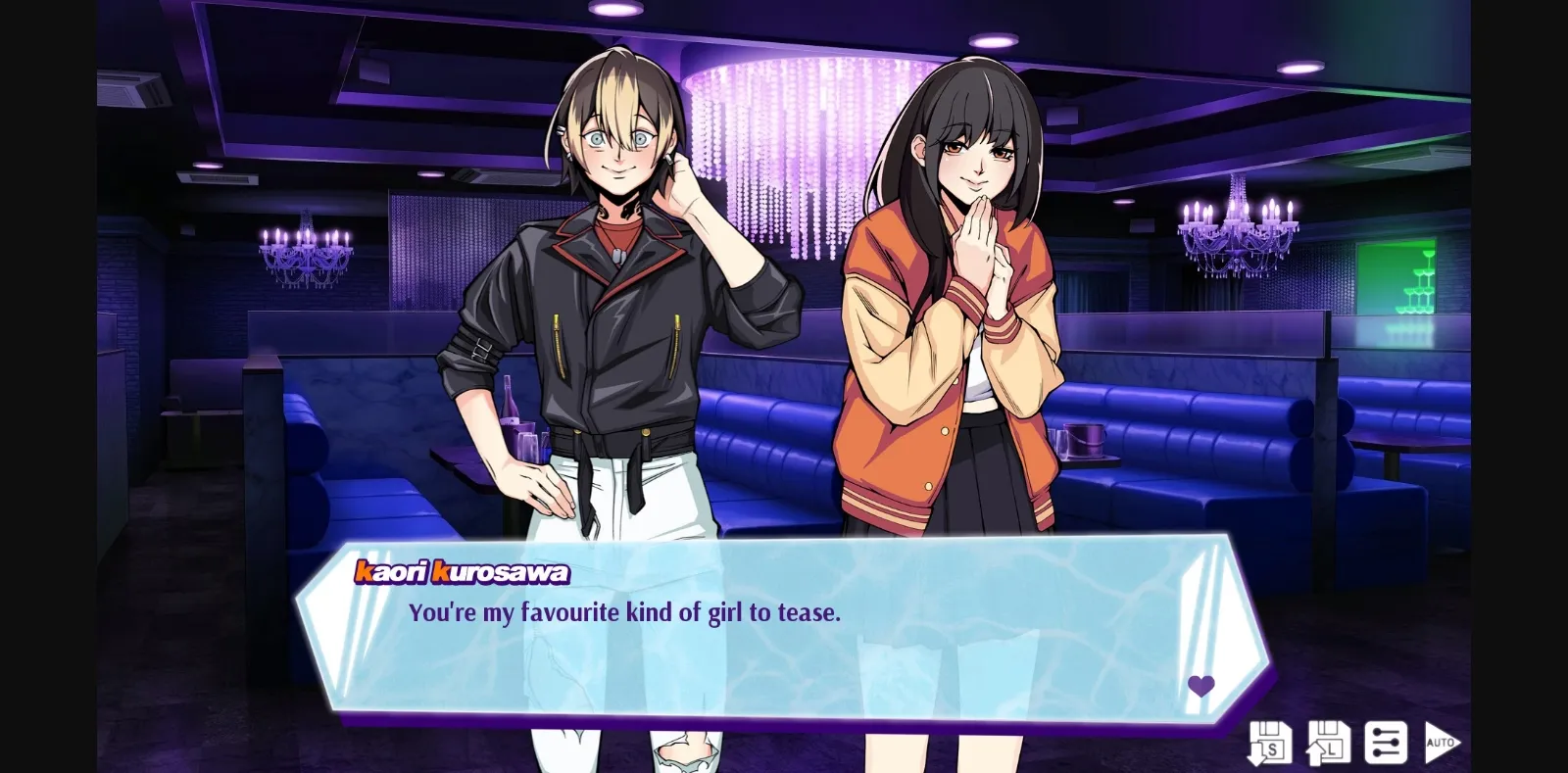The width and height of the screenshot is (1568, 773).
Task: Enable the AUTO text advance mode
Action: [x=1441, y=743]
